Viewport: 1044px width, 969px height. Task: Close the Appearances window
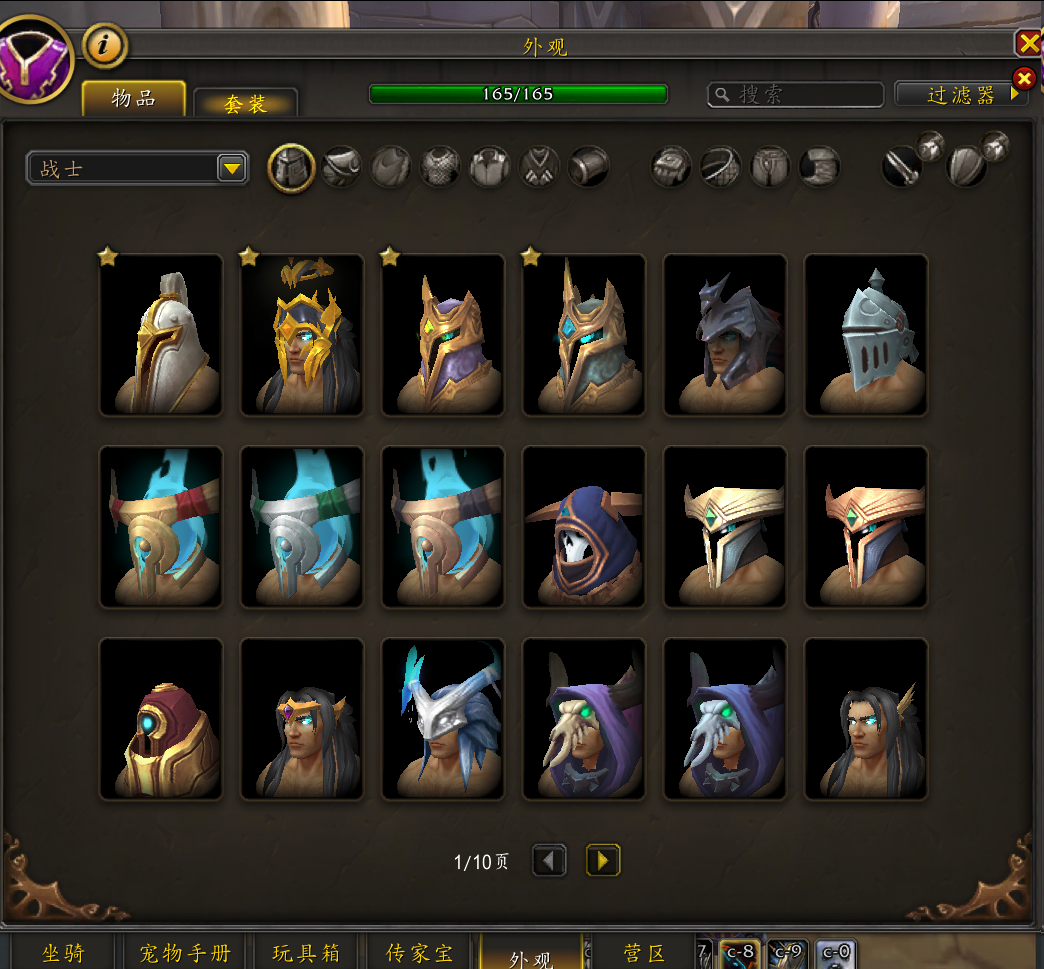[x=1028, y=42]
